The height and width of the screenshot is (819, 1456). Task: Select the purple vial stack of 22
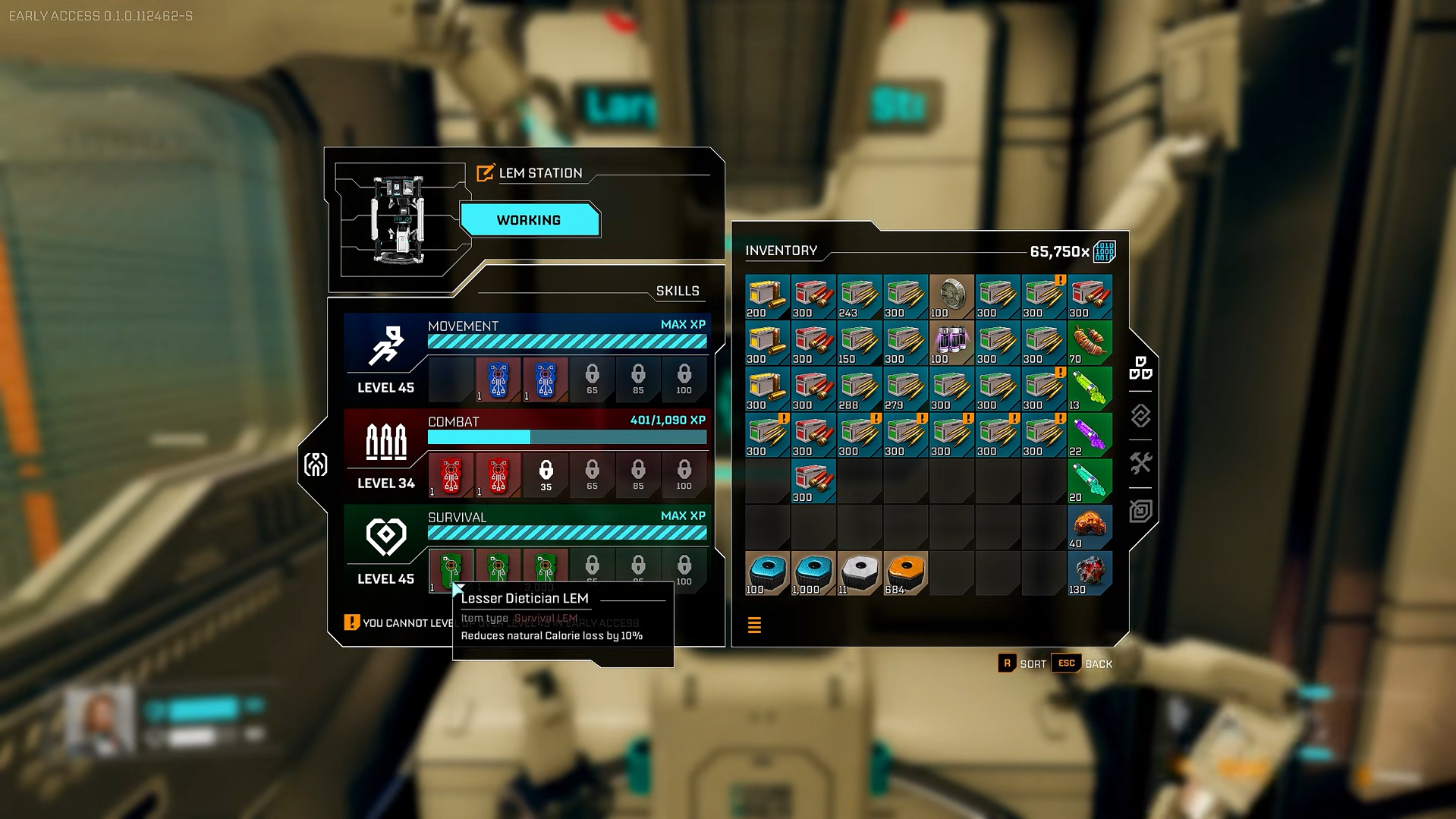coord(1090,435)
